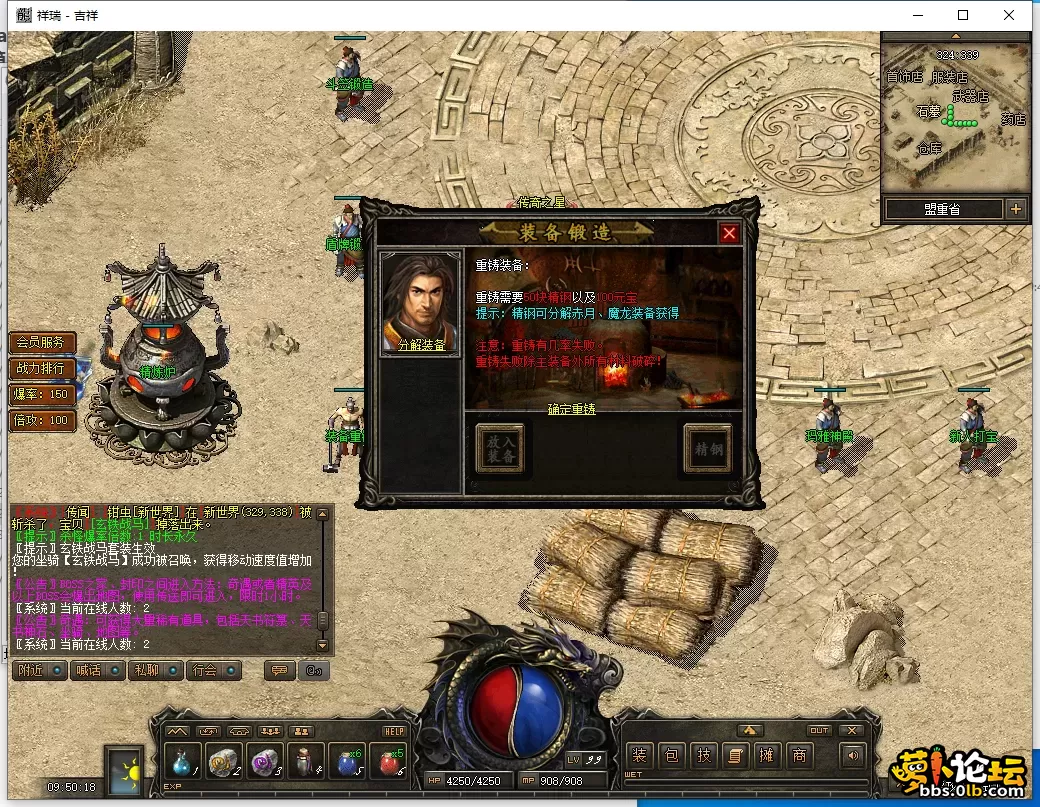
Task: Use the blue potion in hotbar slot 1
Action: 182,761
